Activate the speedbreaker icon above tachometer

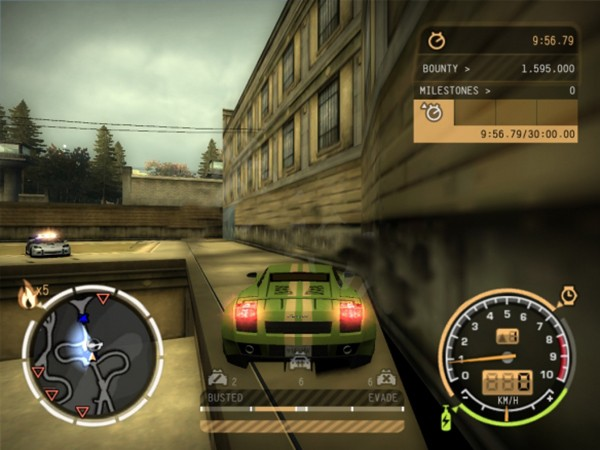pos(567,295)
